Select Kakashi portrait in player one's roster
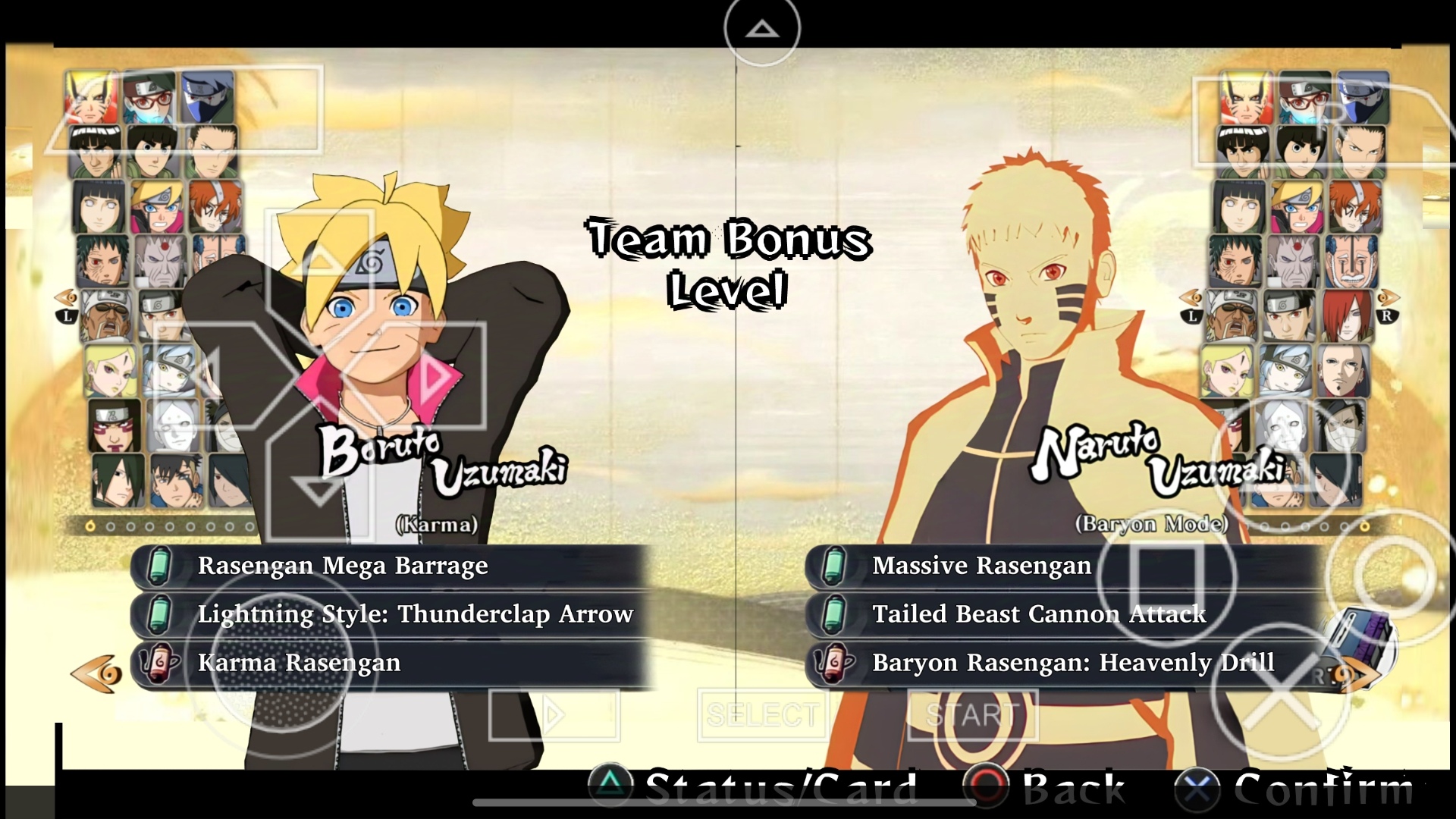 (x=207, y=97)
